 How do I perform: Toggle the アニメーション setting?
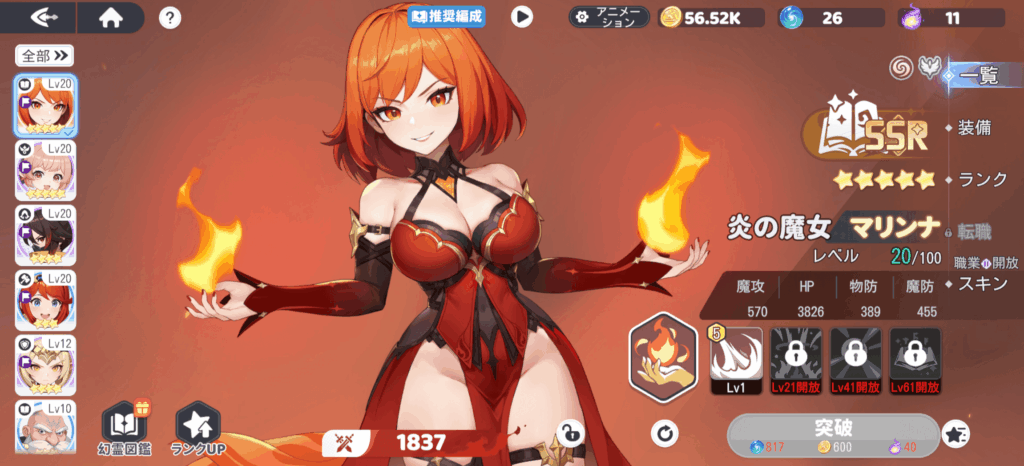[x=609, y=17]
